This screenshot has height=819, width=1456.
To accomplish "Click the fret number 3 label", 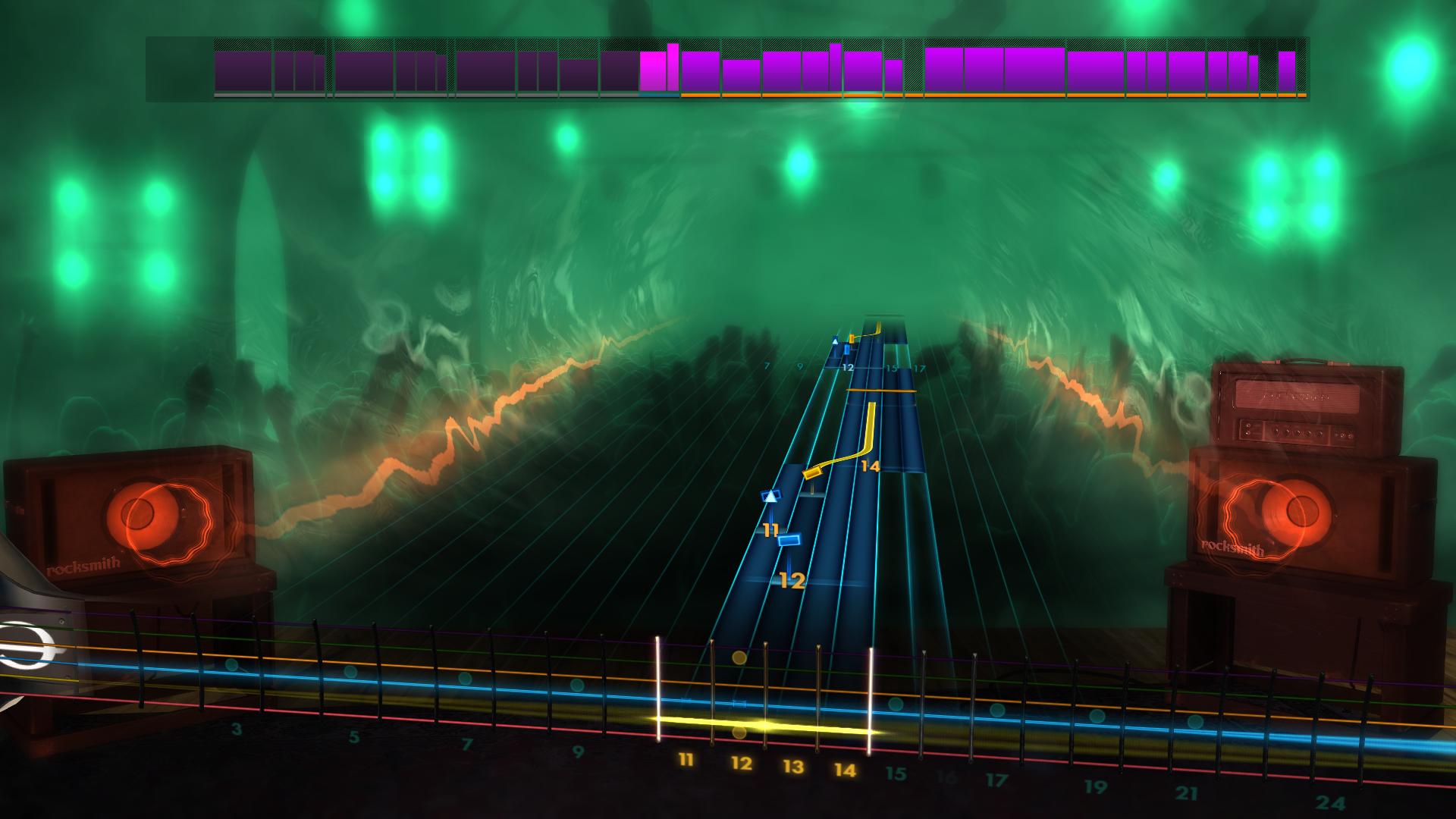I will click(237, 730).
